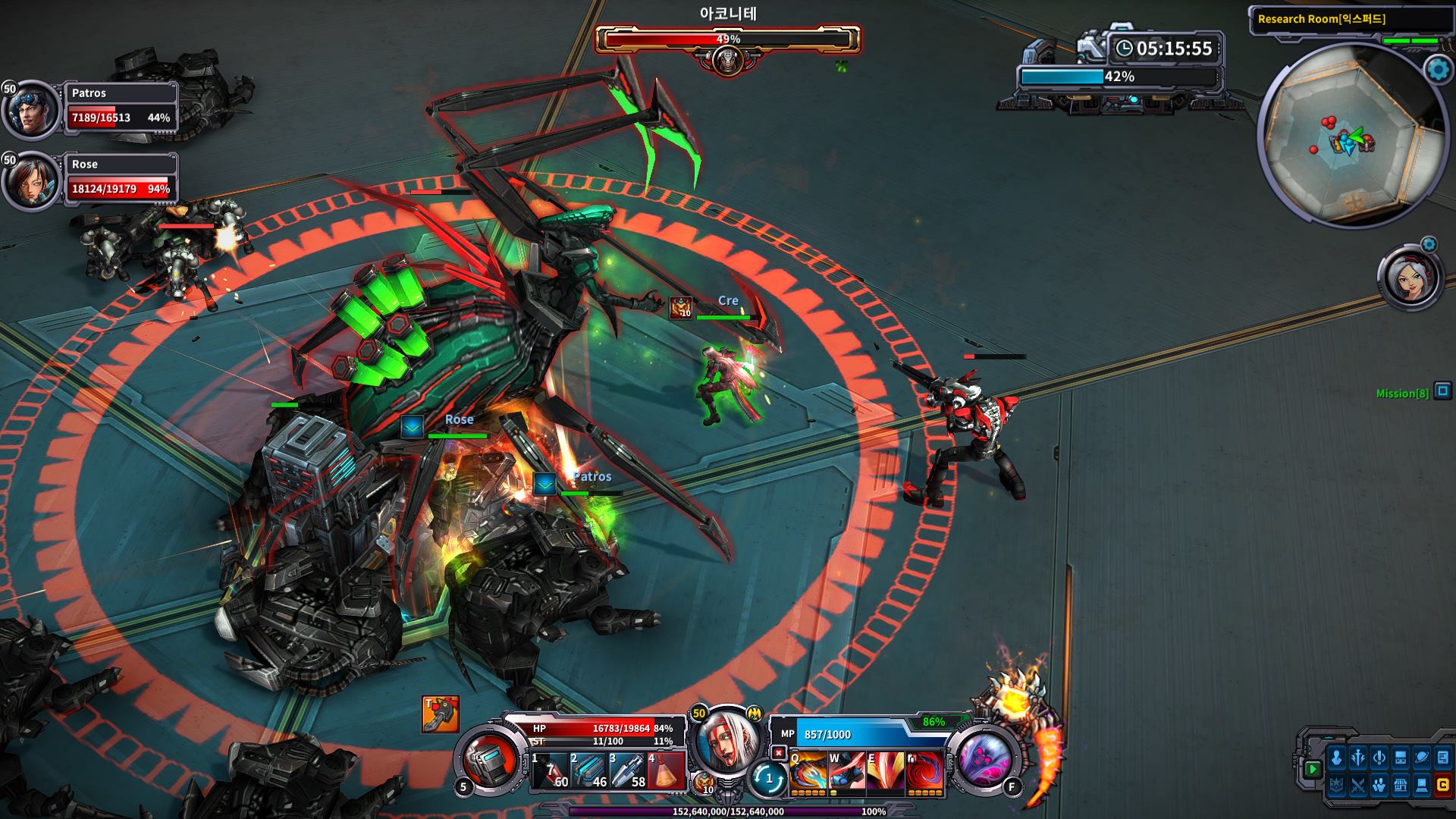Select the blue device in slot 2

click(588, 771)
